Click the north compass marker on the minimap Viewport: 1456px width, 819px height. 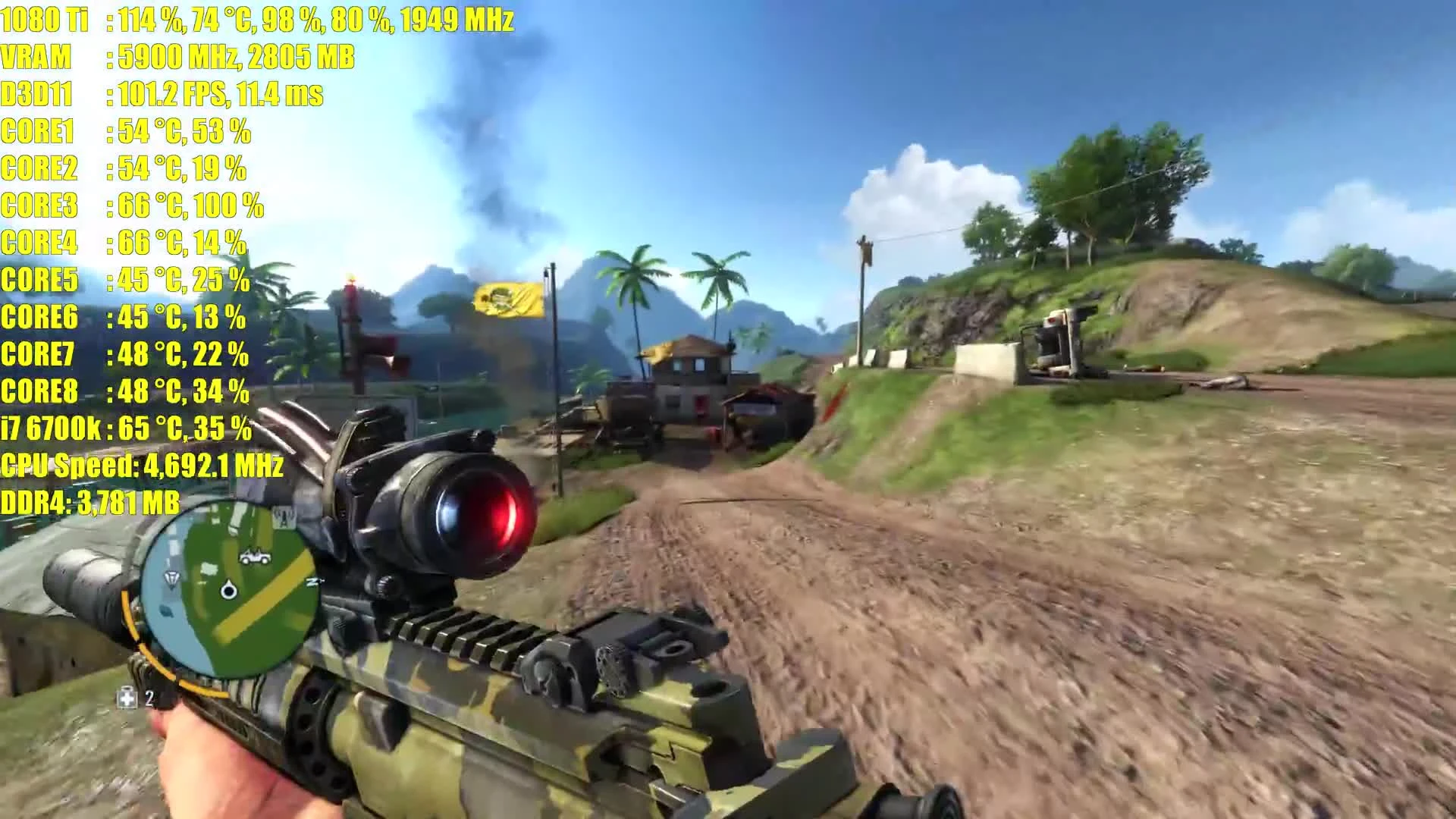coord(312,581)
